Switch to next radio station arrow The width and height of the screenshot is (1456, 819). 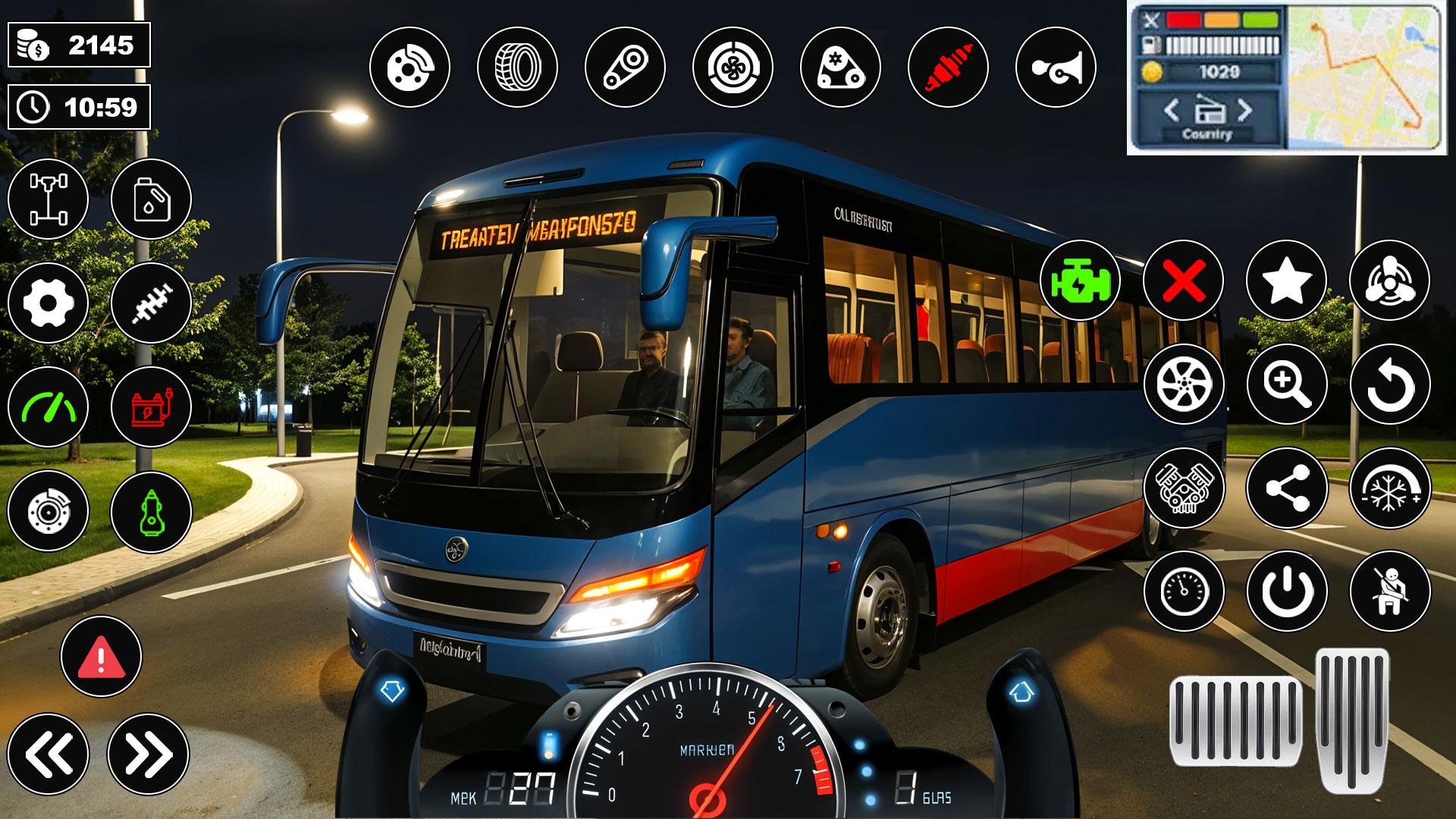pos(1244,111)
